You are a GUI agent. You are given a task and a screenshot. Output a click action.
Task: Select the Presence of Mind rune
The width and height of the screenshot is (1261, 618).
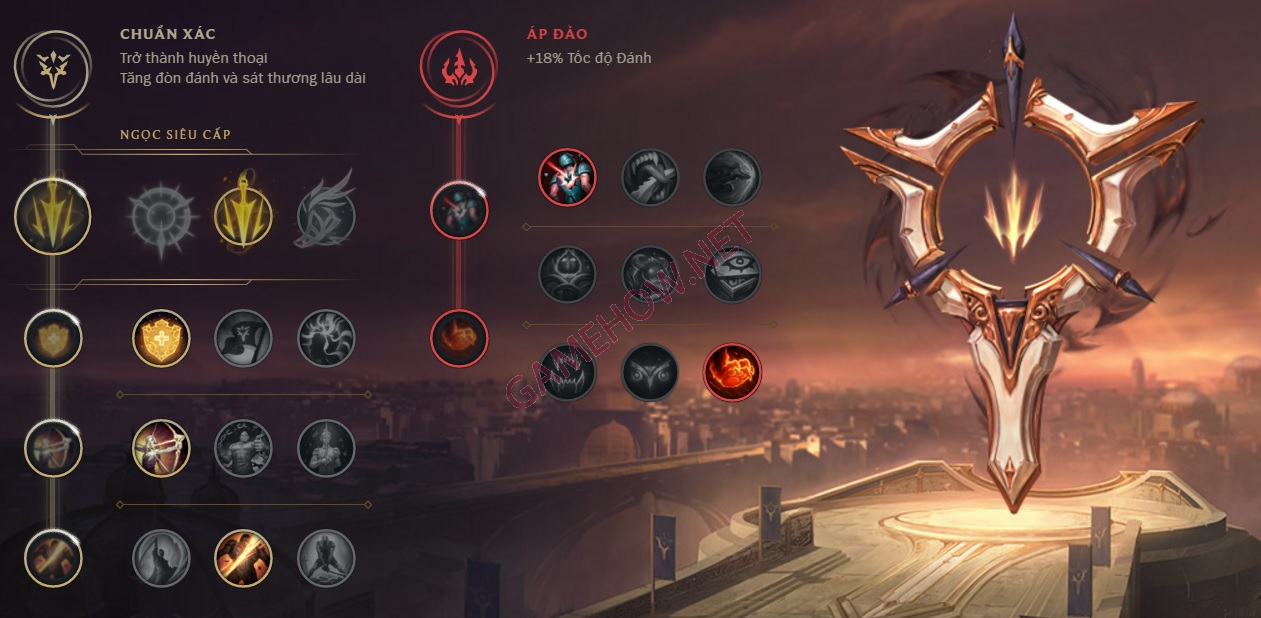click(x=326, y=338)
